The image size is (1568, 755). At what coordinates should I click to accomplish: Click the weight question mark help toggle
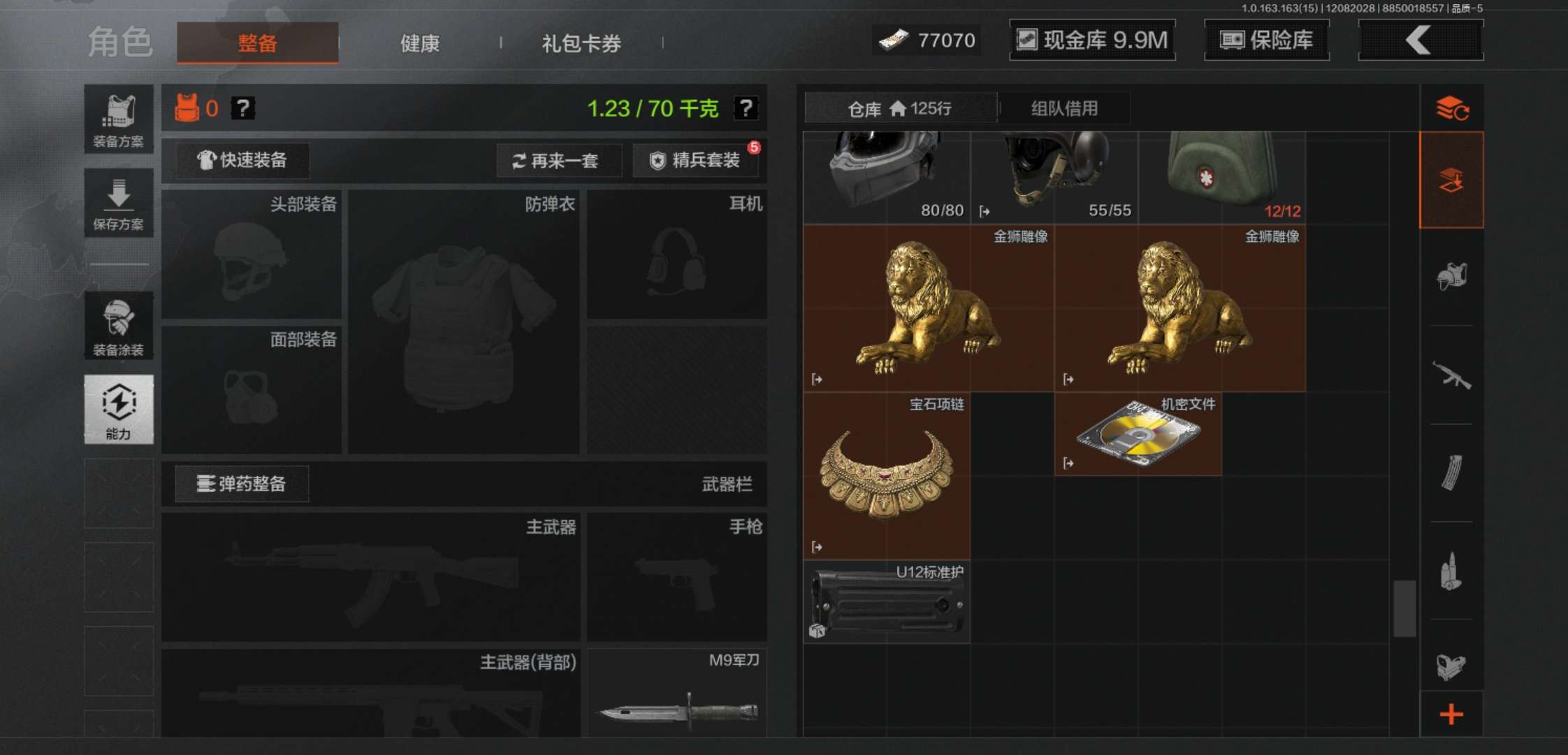[746, 107]
